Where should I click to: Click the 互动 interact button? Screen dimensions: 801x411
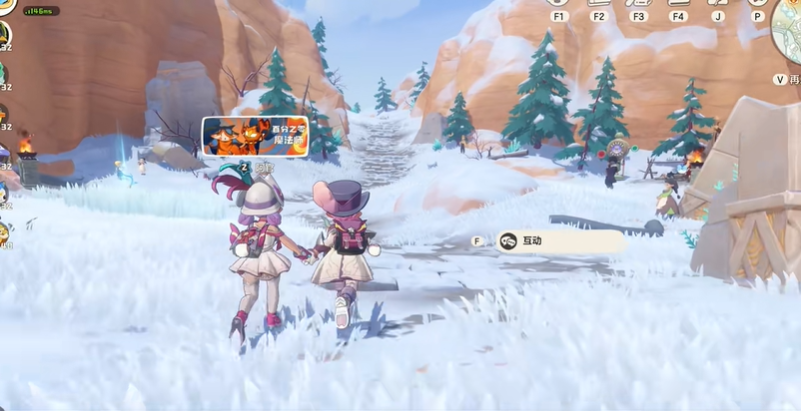560,241
